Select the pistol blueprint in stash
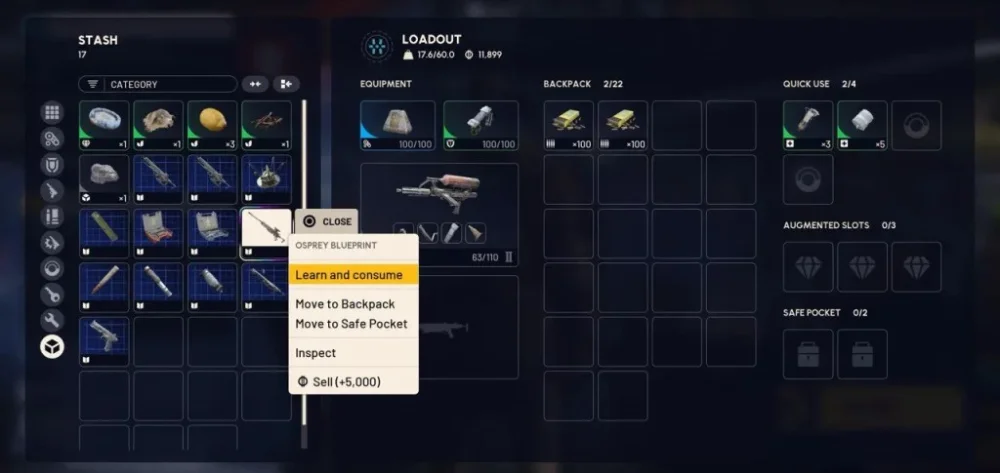The height and width of the screenshot is (473, 1000). click(x=104, y=341)
